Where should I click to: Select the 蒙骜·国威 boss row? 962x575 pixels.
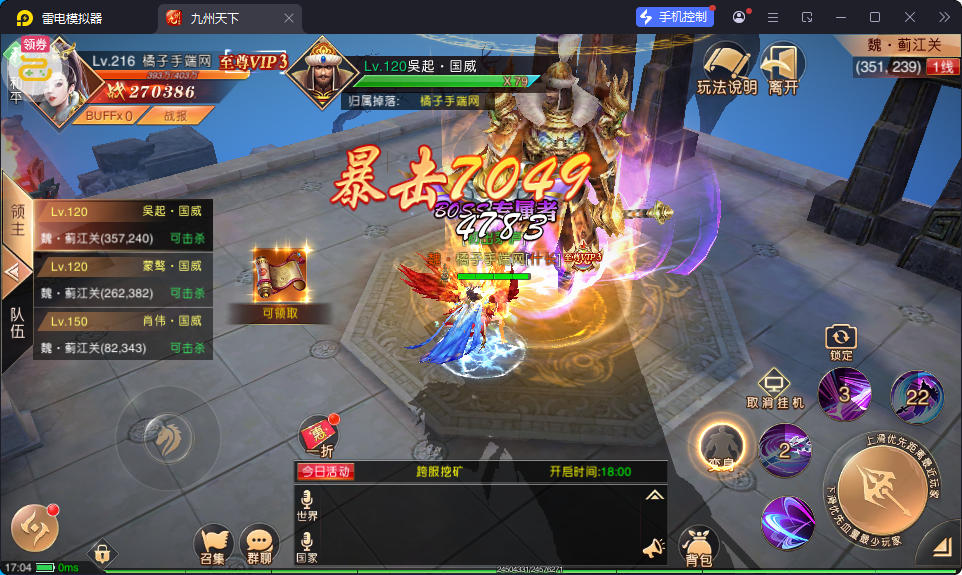point(124,280)
